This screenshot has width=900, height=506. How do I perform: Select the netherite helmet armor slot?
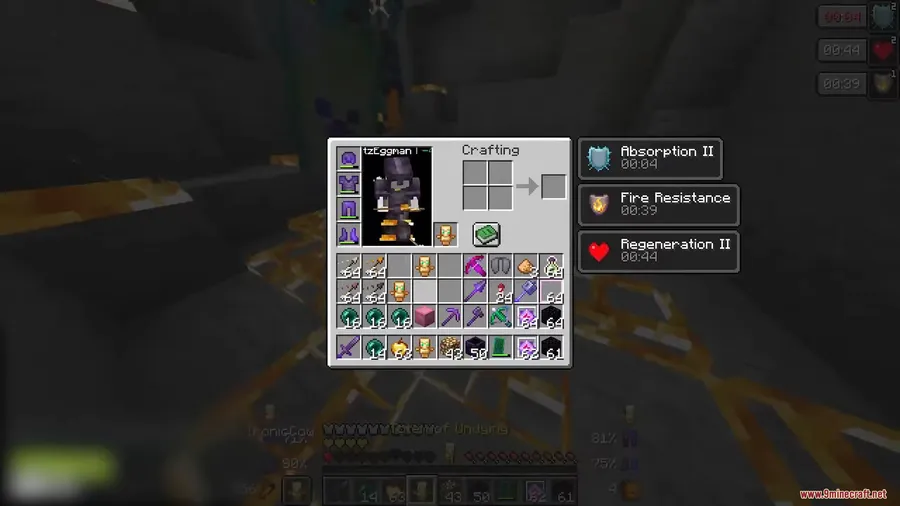348,159
